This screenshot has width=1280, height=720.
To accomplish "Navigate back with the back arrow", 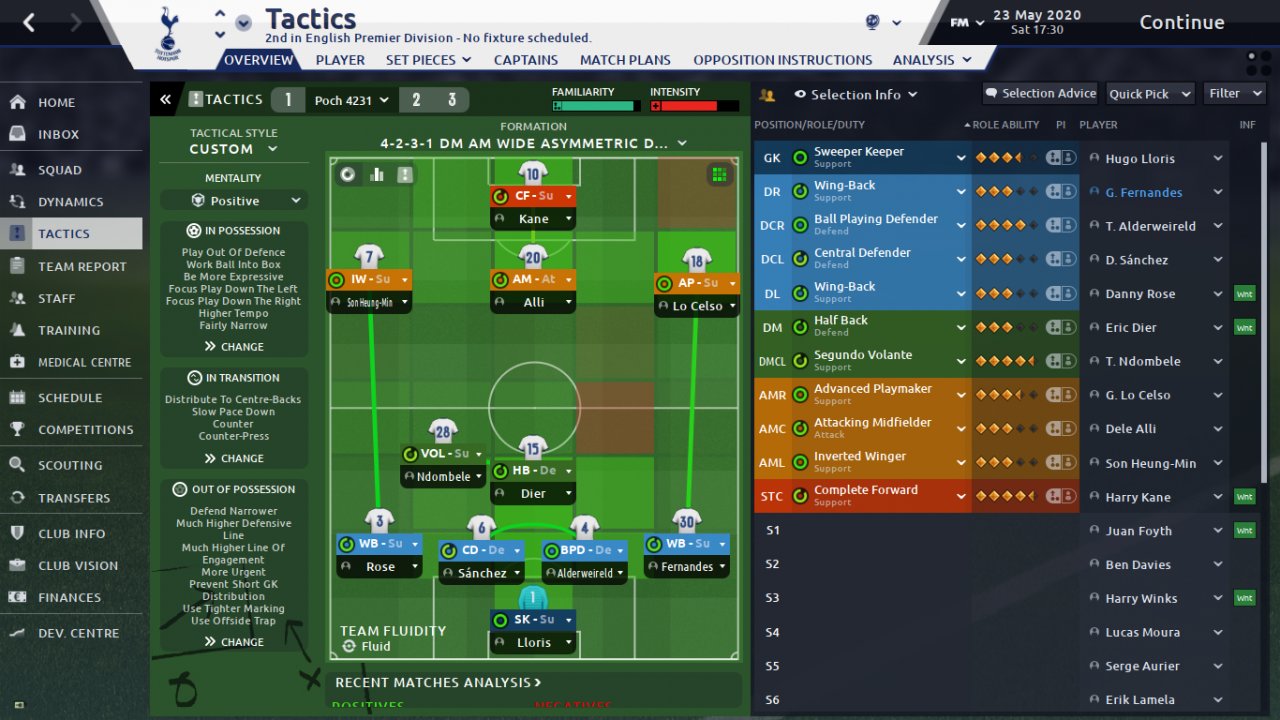I will tap(29, 22).
